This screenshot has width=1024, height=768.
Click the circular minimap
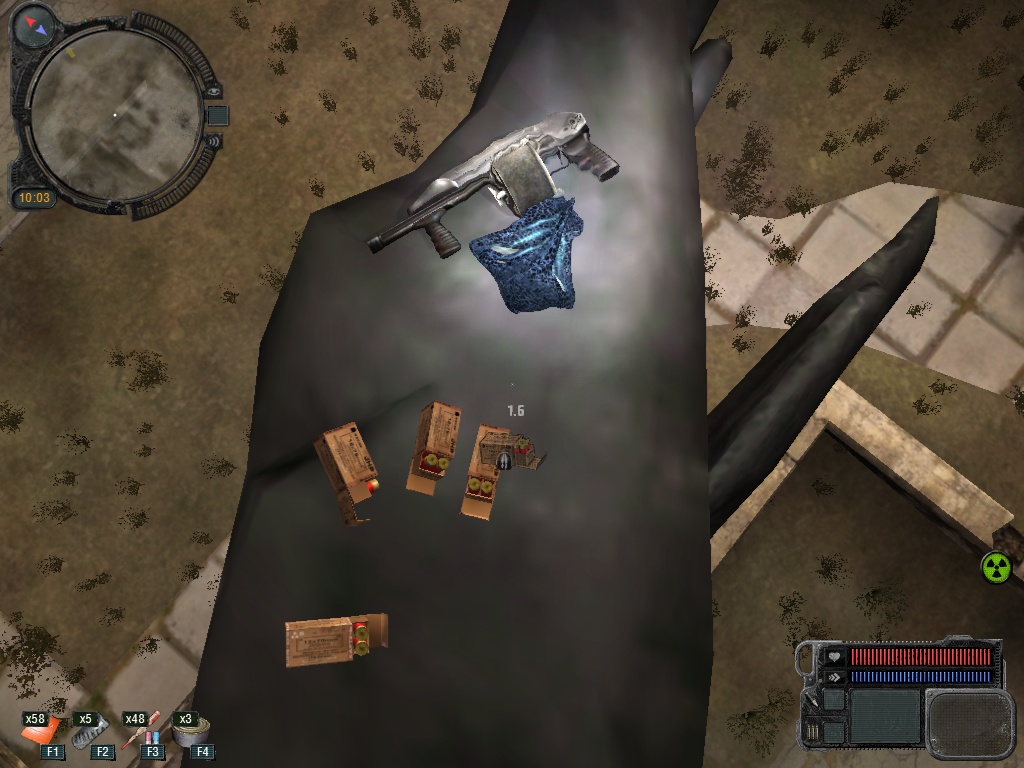click(113, 115)
